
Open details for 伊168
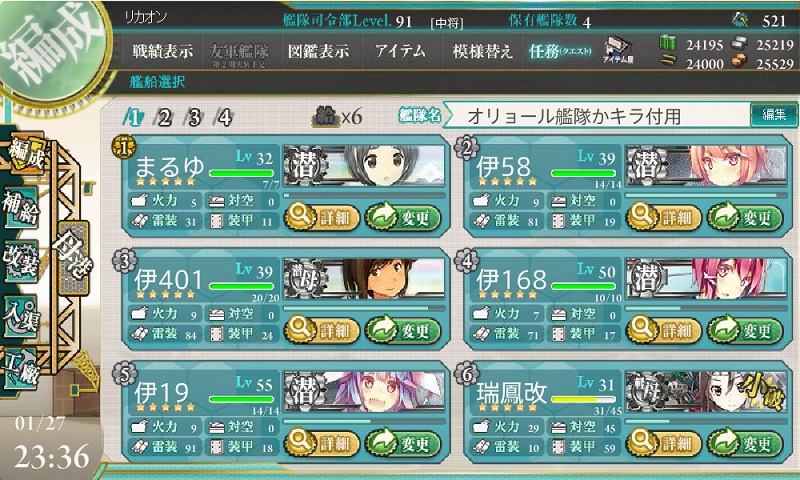(x=661, y=329)
